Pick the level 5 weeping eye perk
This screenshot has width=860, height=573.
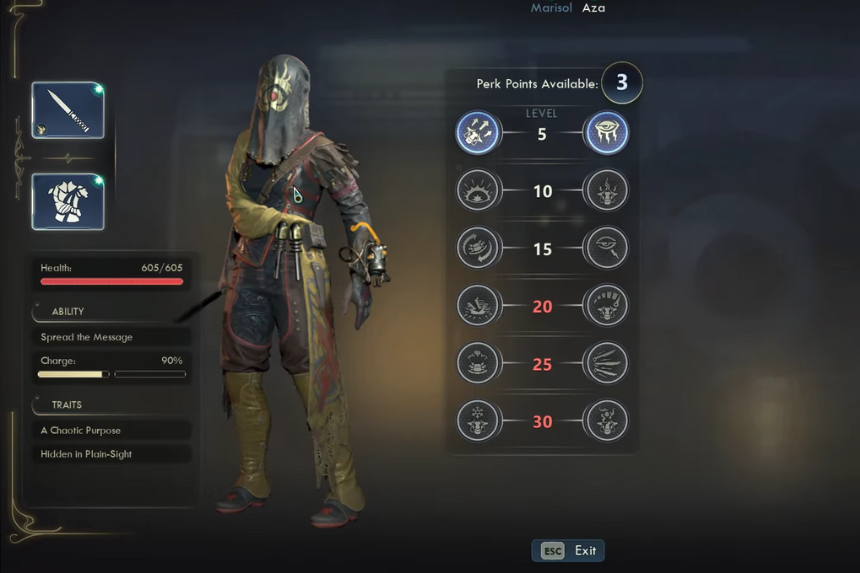[x=606, y=133]
